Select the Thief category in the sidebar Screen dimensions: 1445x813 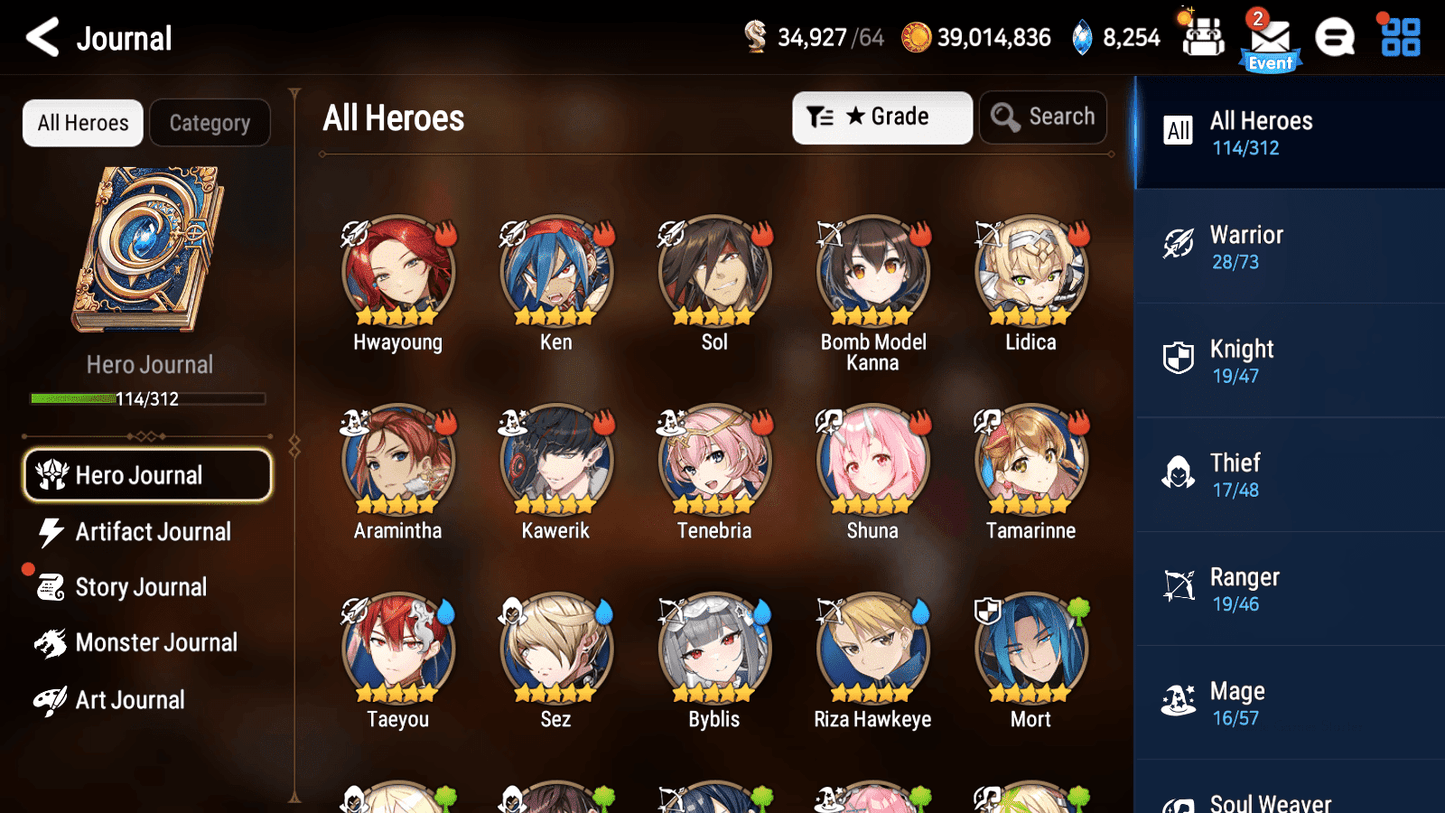(1289, 474)
